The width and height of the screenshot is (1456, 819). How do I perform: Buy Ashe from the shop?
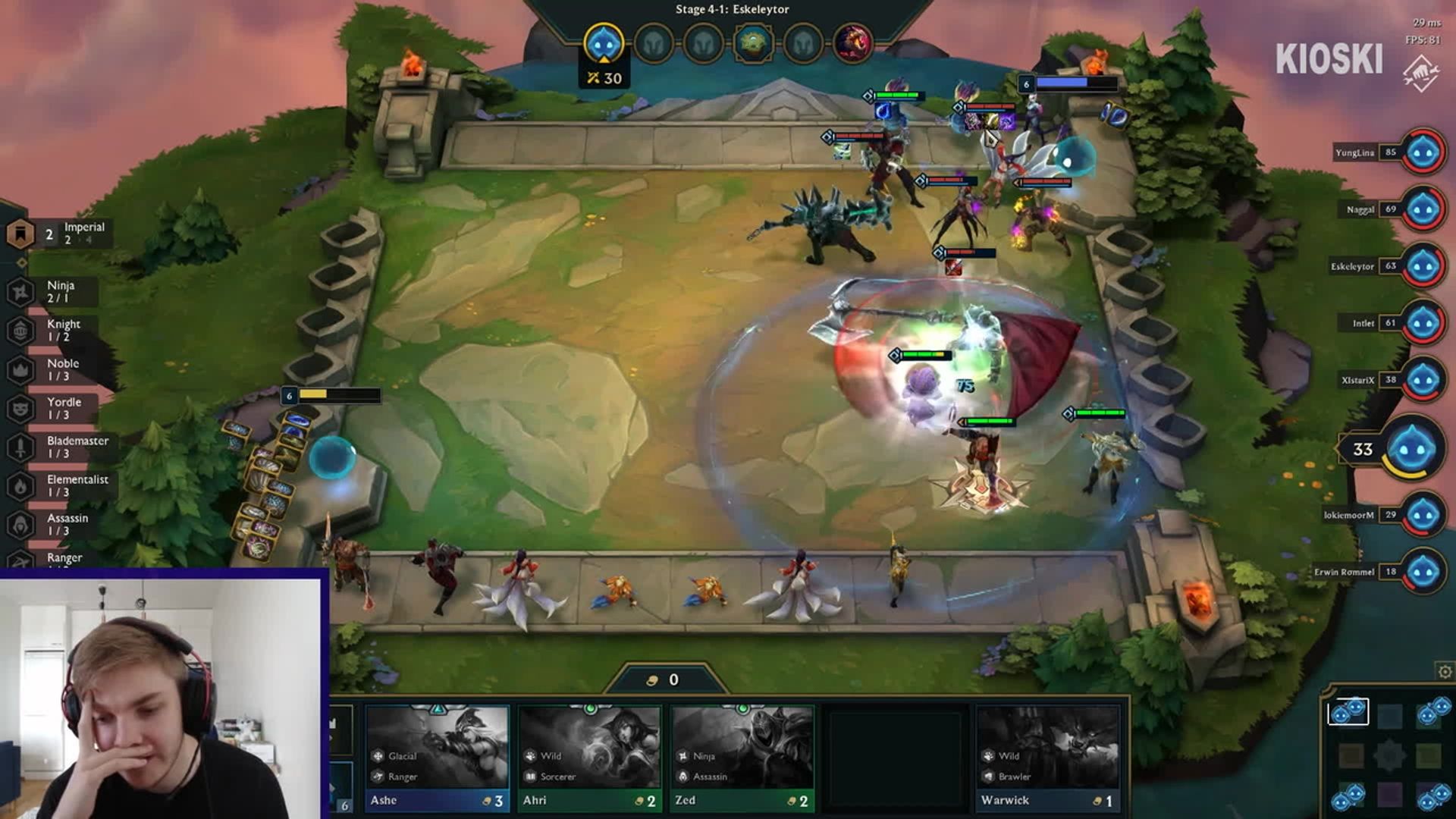tap(437, 758)
